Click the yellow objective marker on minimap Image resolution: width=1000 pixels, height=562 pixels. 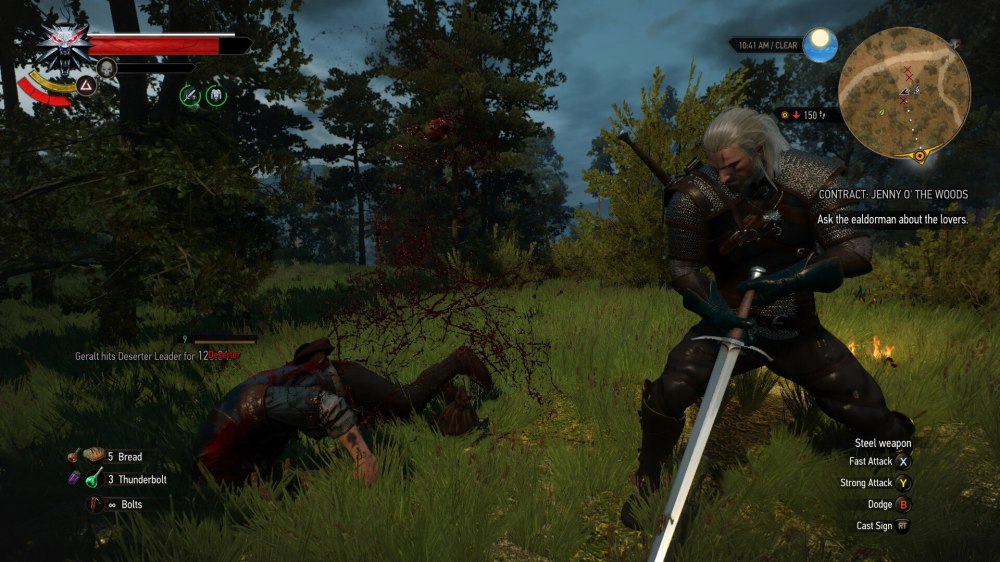tap(920, 156)
